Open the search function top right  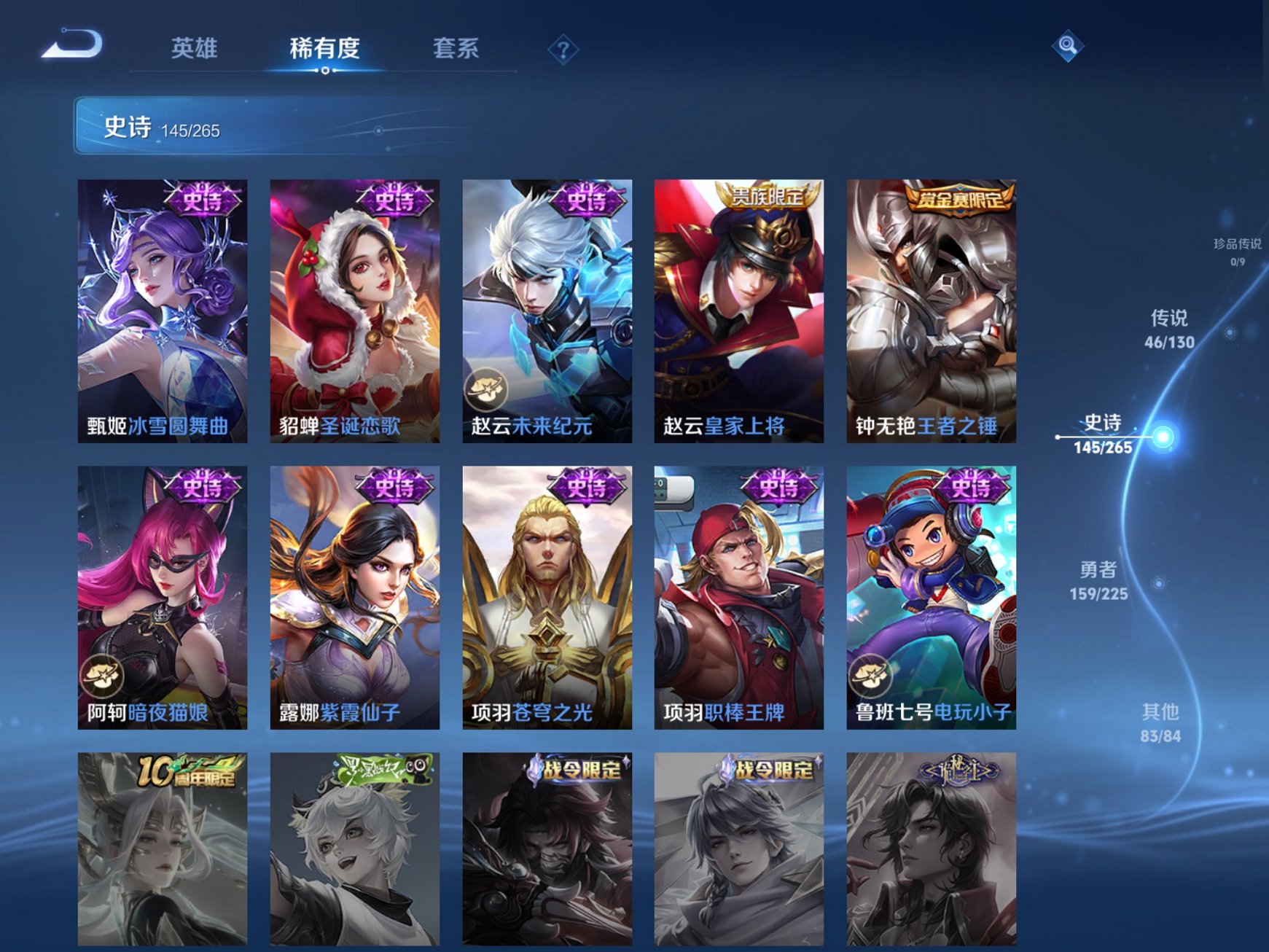tap(1067, 47)
